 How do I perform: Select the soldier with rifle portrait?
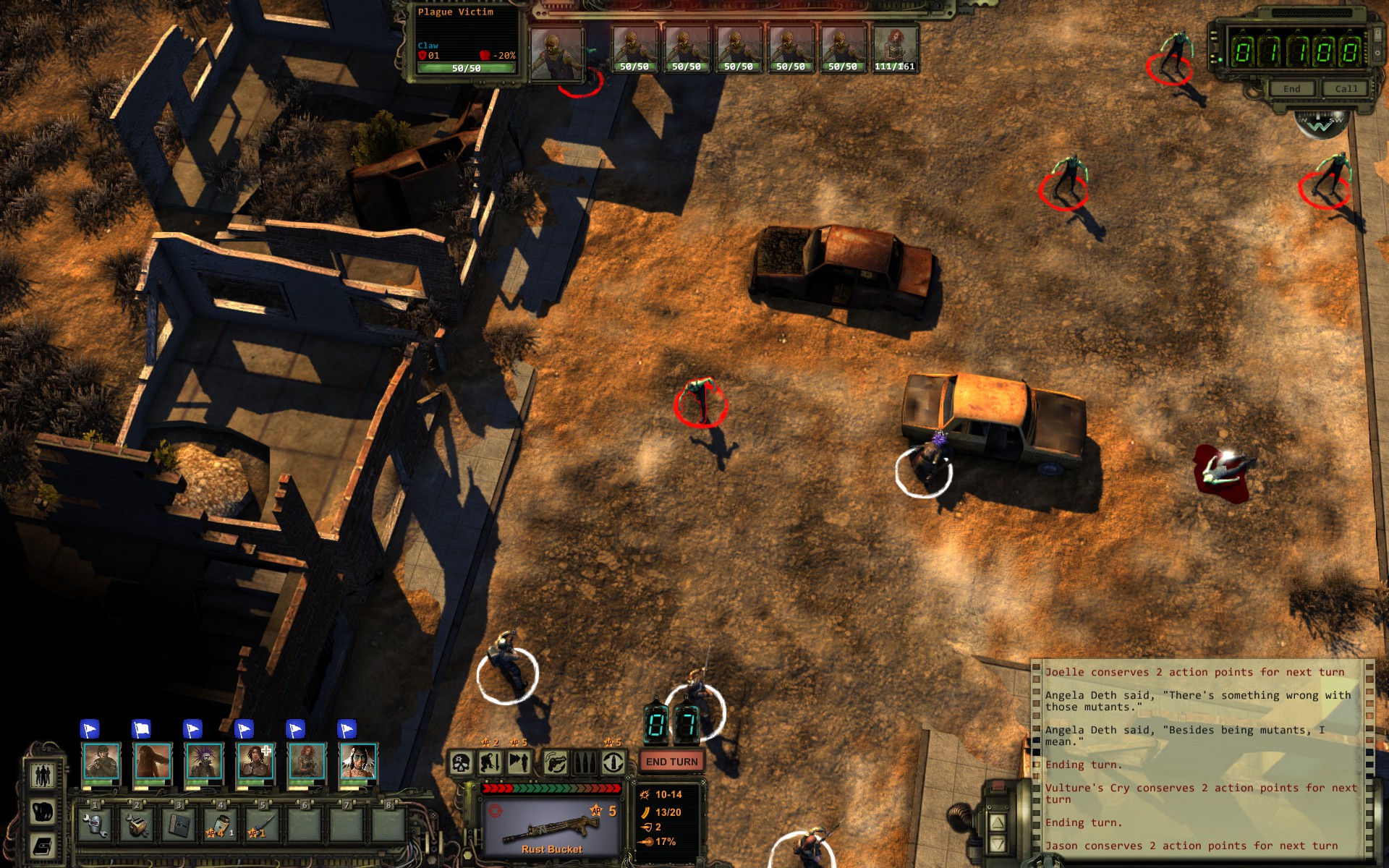click(101, 762)
